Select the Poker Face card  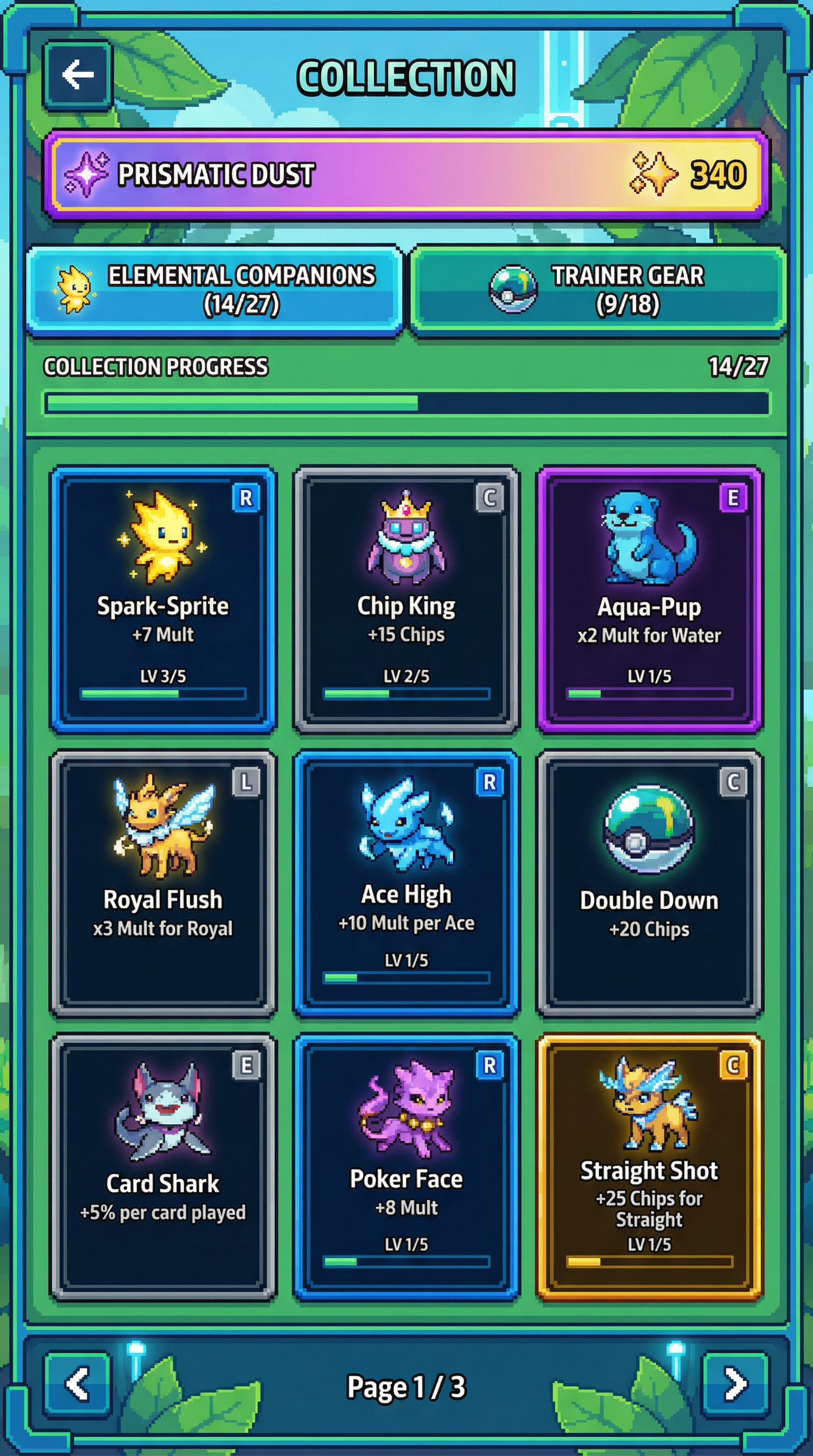(406, 1166)
